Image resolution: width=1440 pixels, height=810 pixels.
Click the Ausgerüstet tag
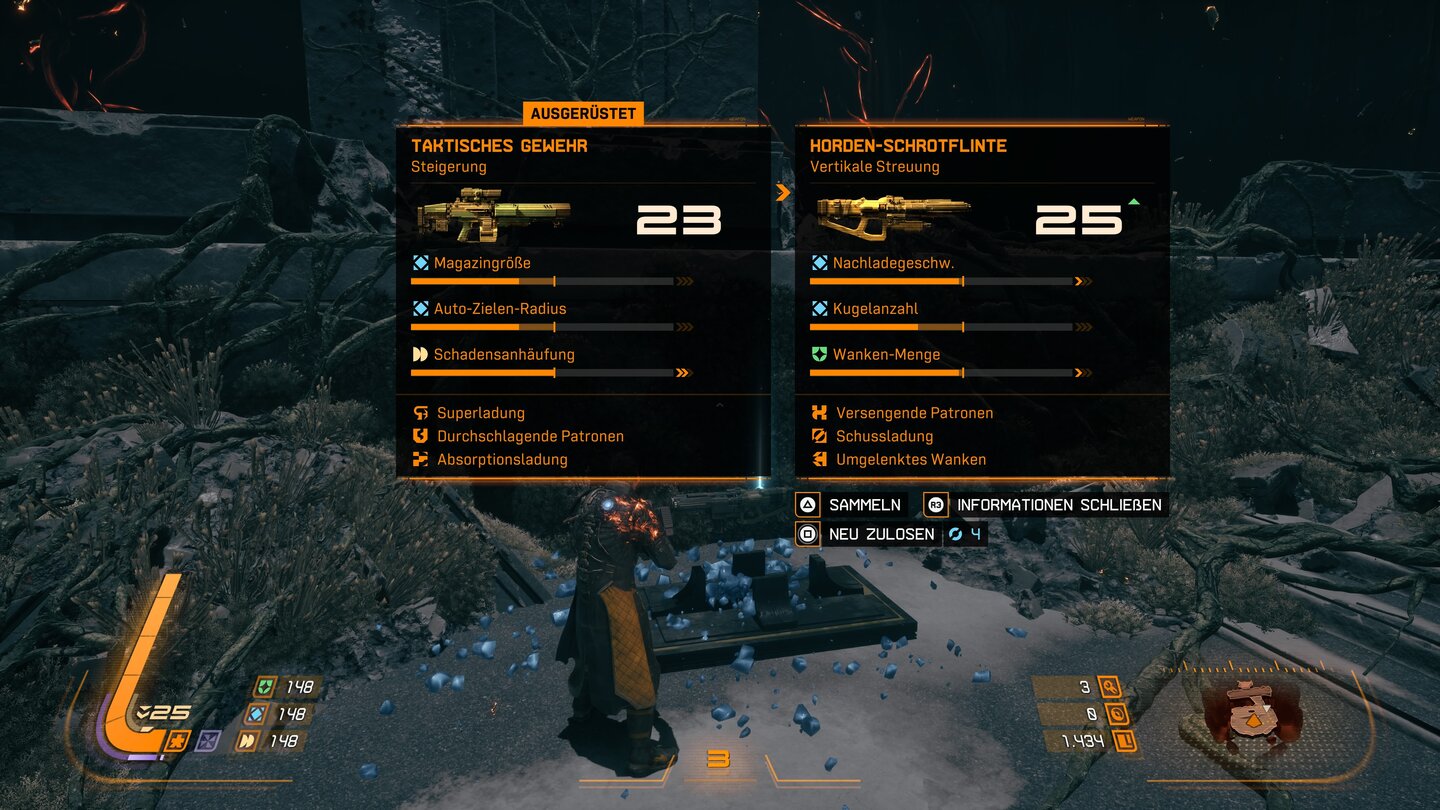pyautogui.click(x=583, y=114)
